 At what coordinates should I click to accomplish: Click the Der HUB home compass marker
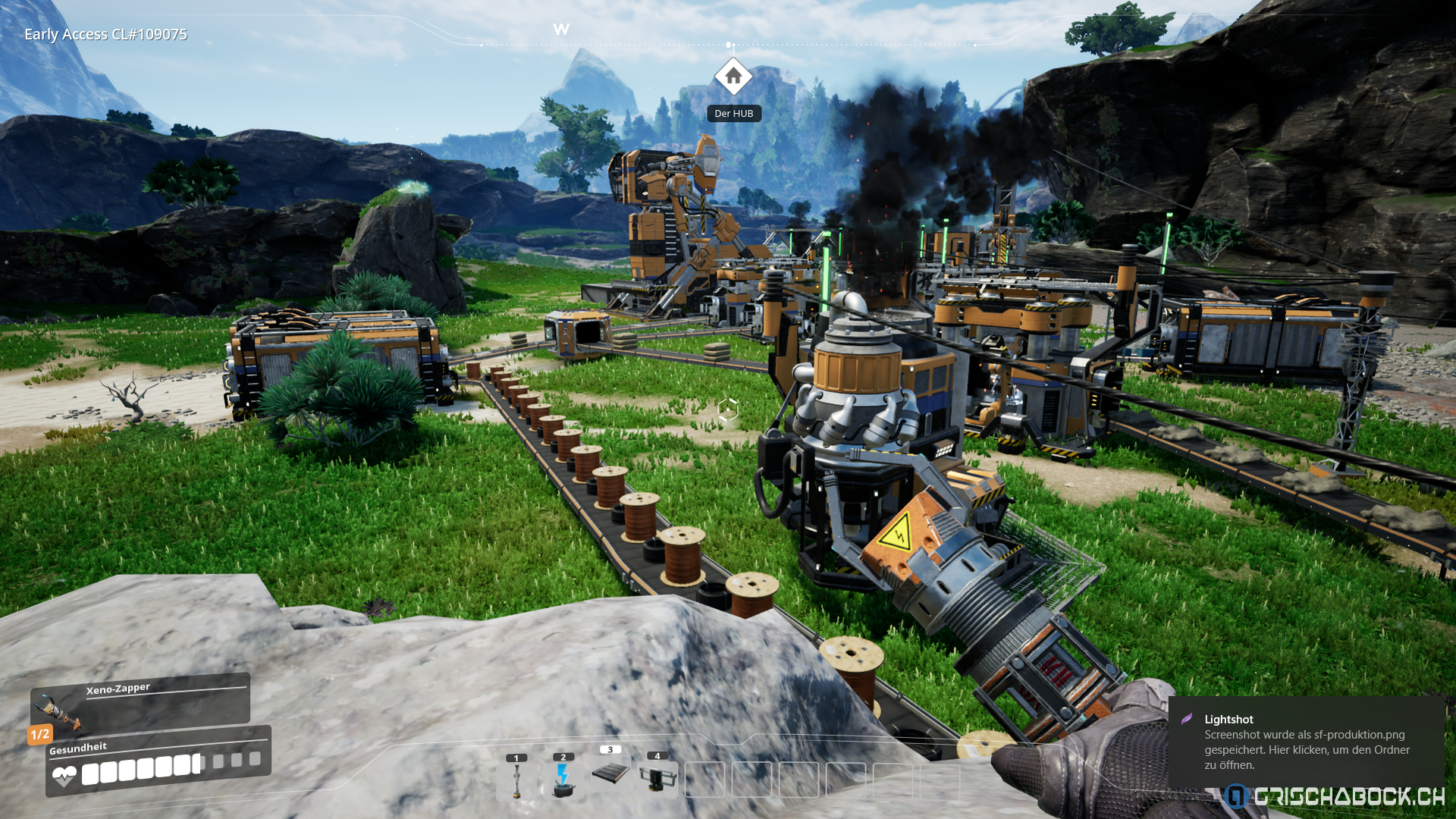click(x=733, y=77)
